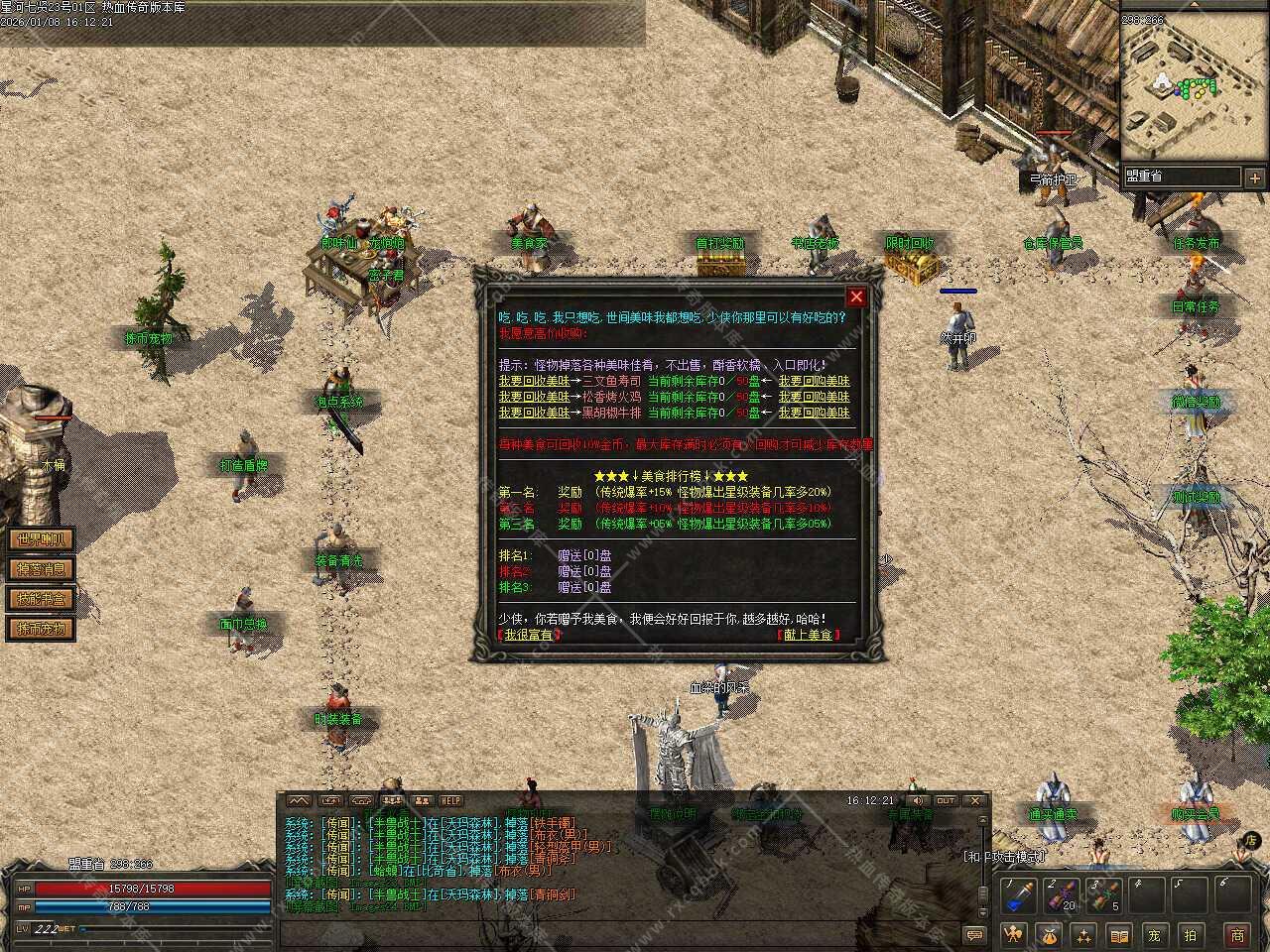Open the 世界喇叭 side button
Screen dimensions: 1270x952
point(41,539)
